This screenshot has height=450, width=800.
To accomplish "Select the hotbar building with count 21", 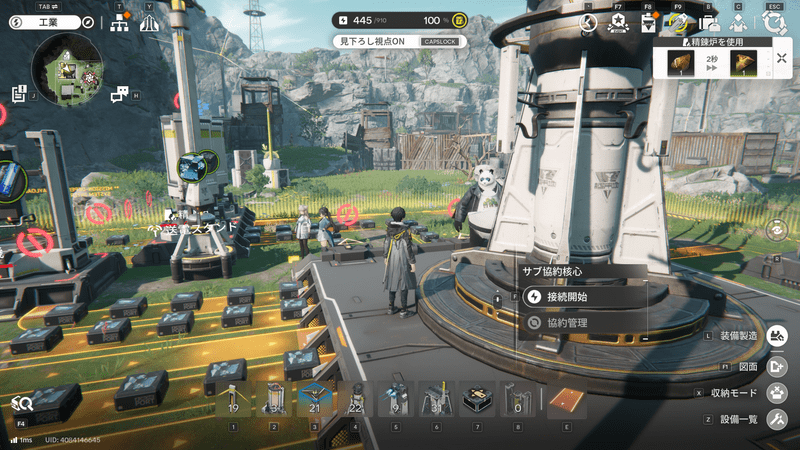I will (x=315, y=399).
